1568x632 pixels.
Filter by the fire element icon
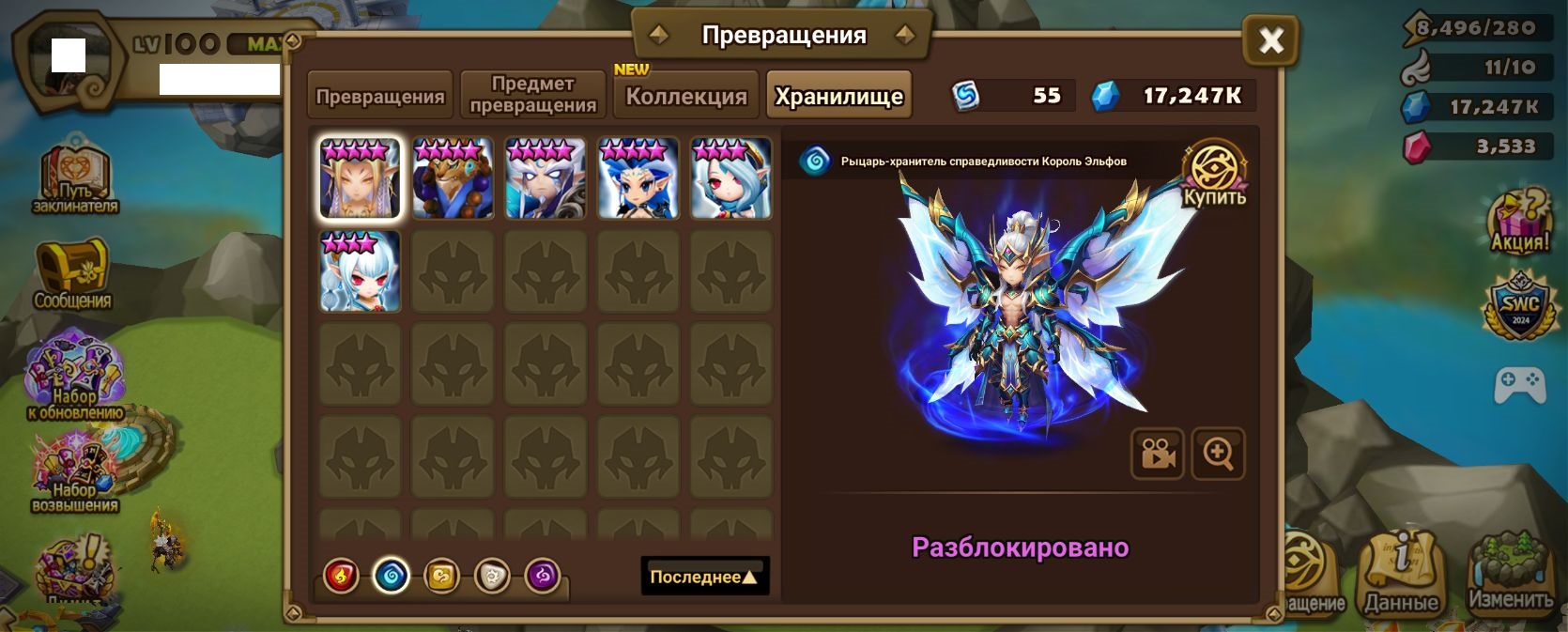tap(342, 576)
